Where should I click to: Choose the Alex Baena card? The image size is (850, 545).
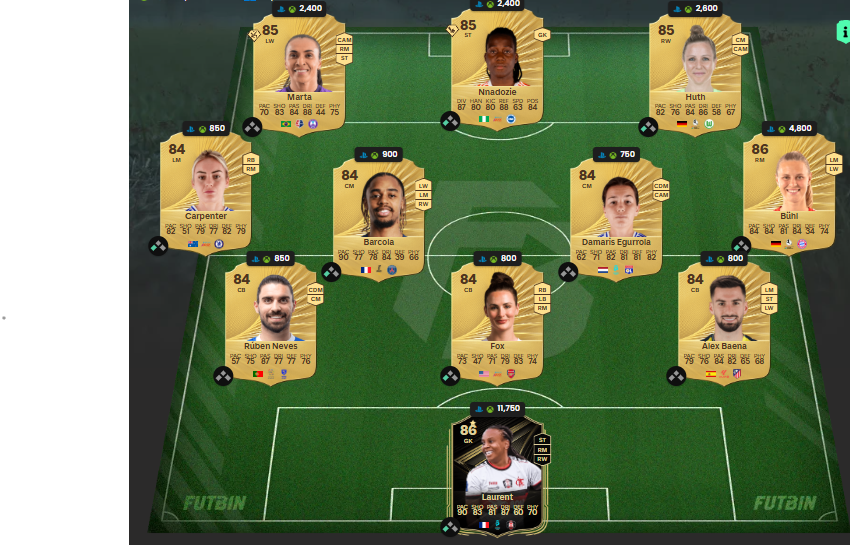pyautogui.click(x=724, y=320)
